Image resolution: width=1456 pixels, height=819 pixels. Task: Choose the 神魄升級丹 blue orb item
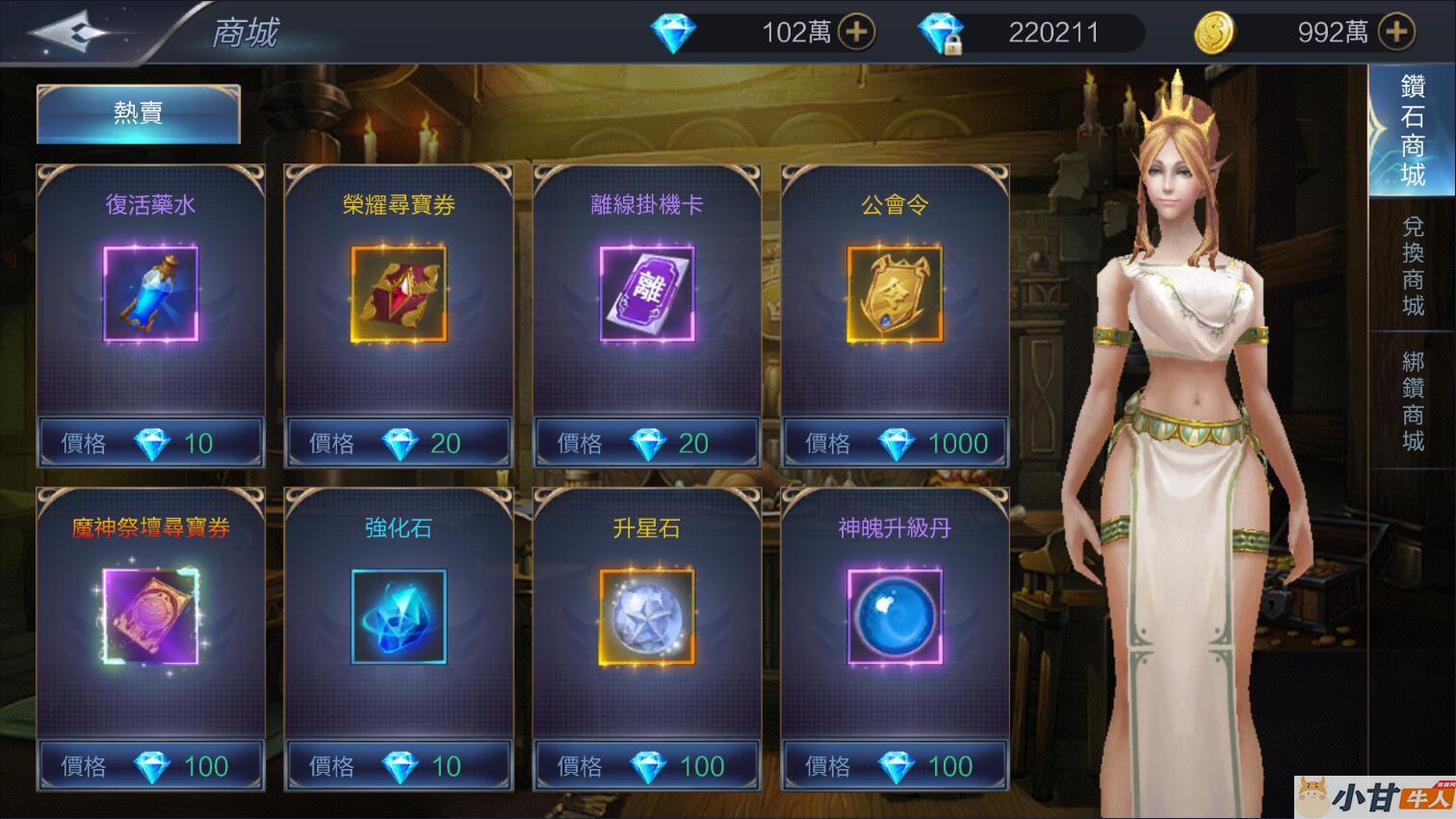coord(895,617)
